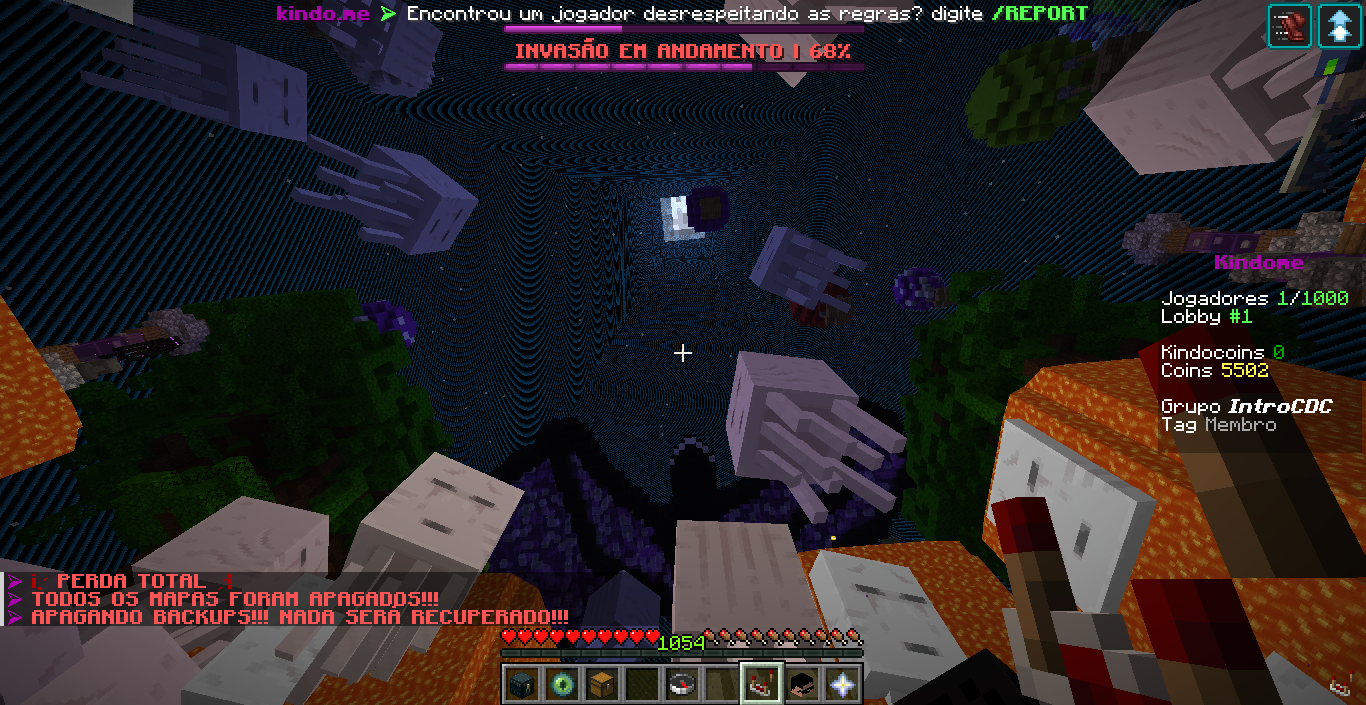Click the speed boot effect icon
The width and height of the screenshot is (1366, 705).
[x=1290, y=26]
